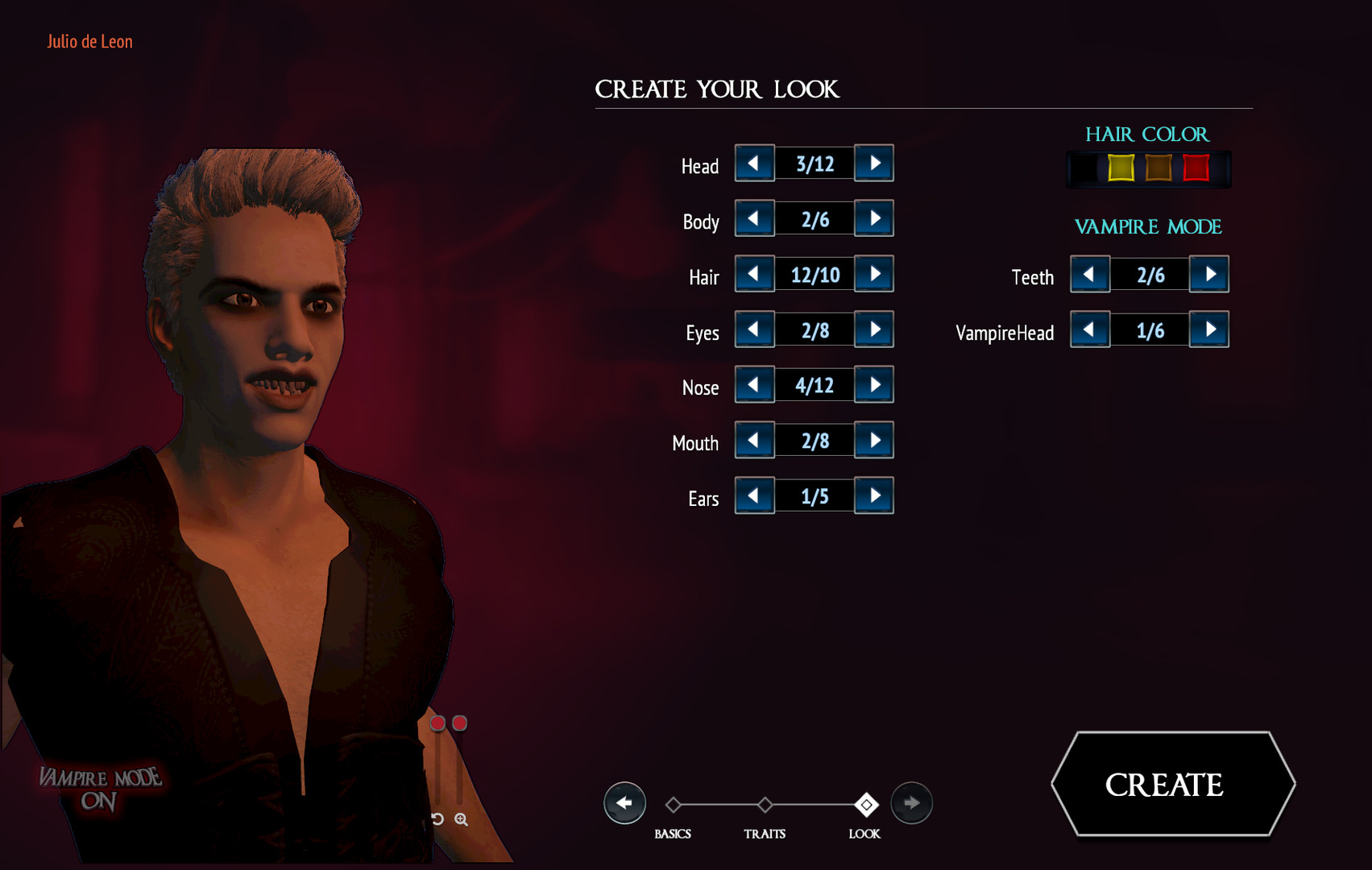Click the previous VampireHead arrow
Viewport: 1372px width, 870px height.
point(1089,329)
